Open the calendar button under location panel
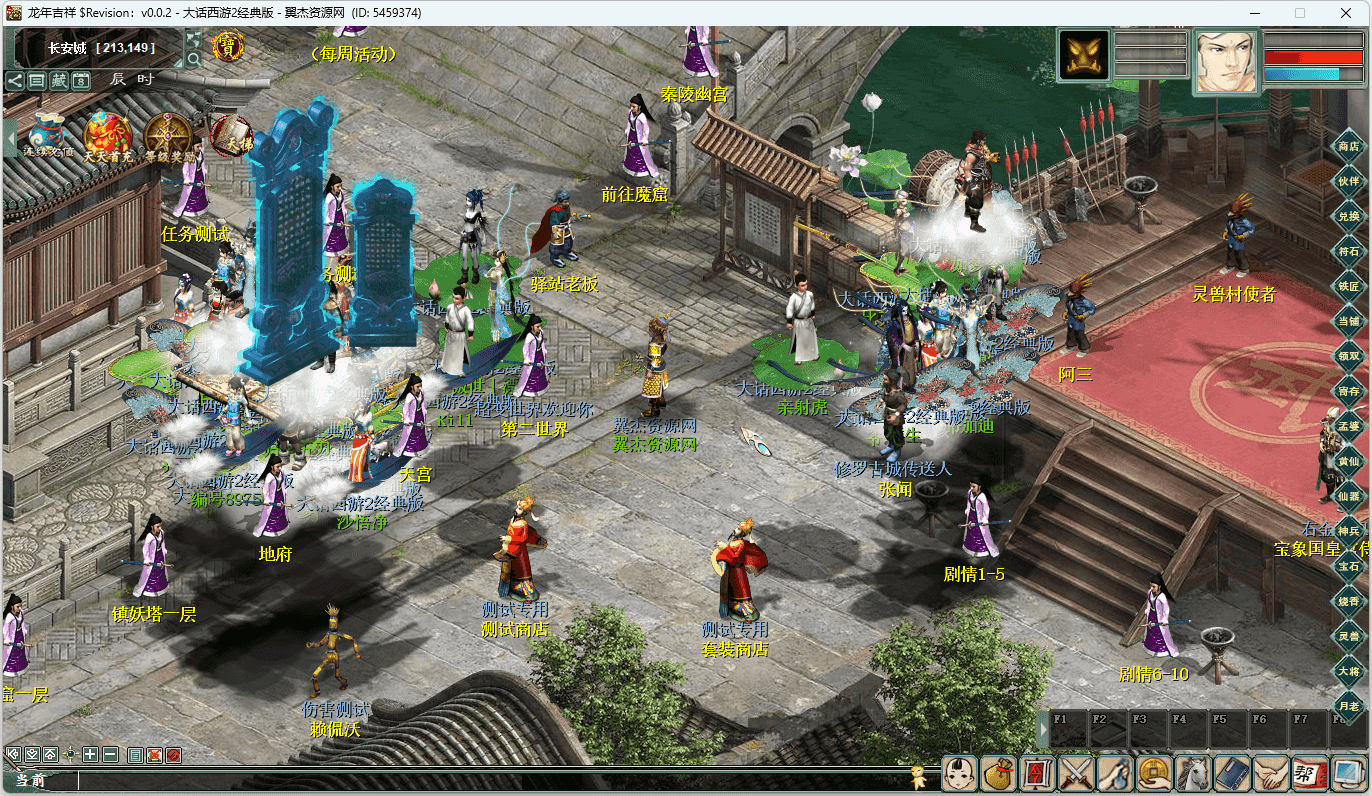The width and height of the screenshot is (1372, 796). (x=81, y=81)
